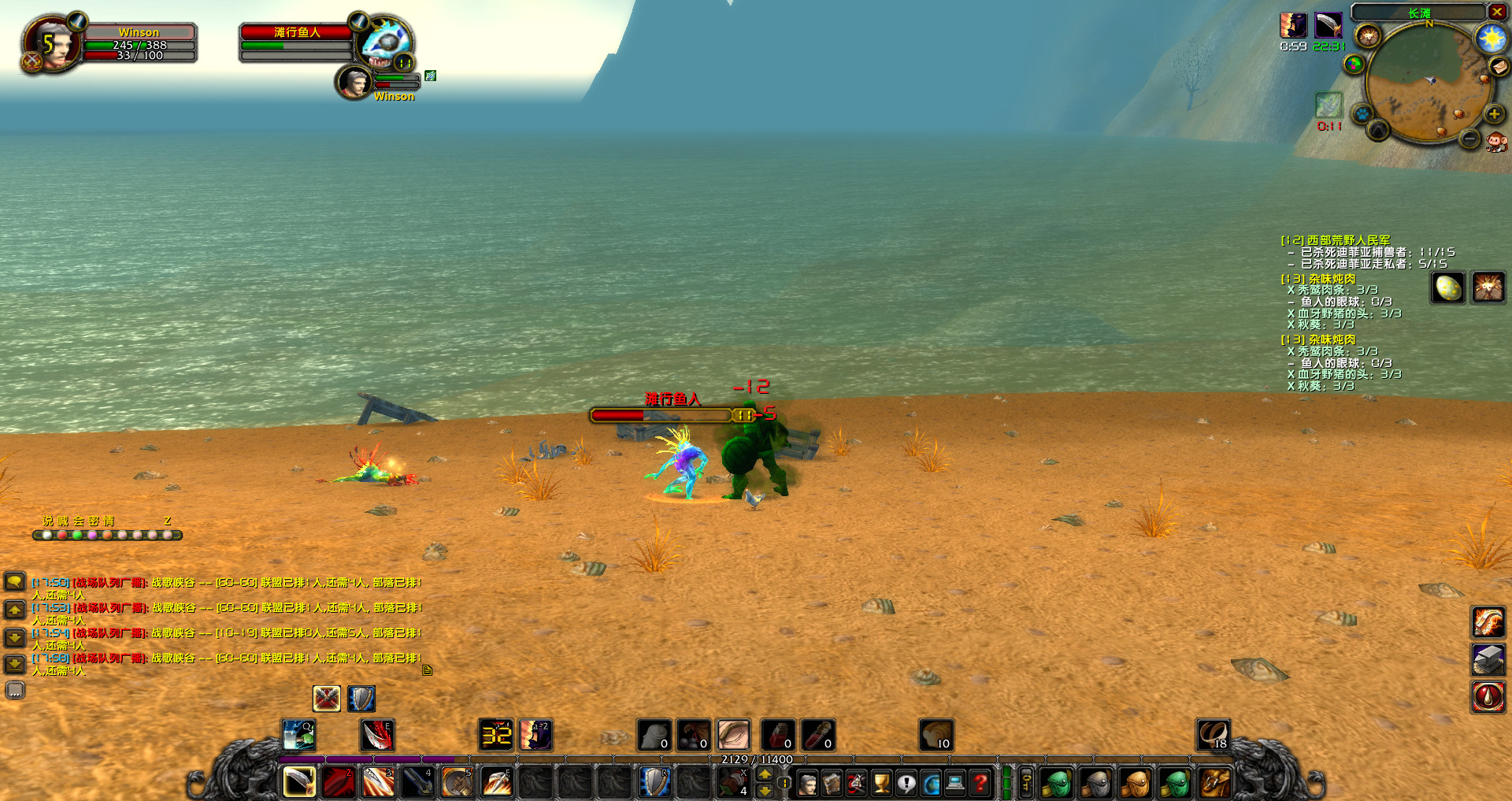Open the world map (globe icon)

pyautogui.click(x=932, y=783)
